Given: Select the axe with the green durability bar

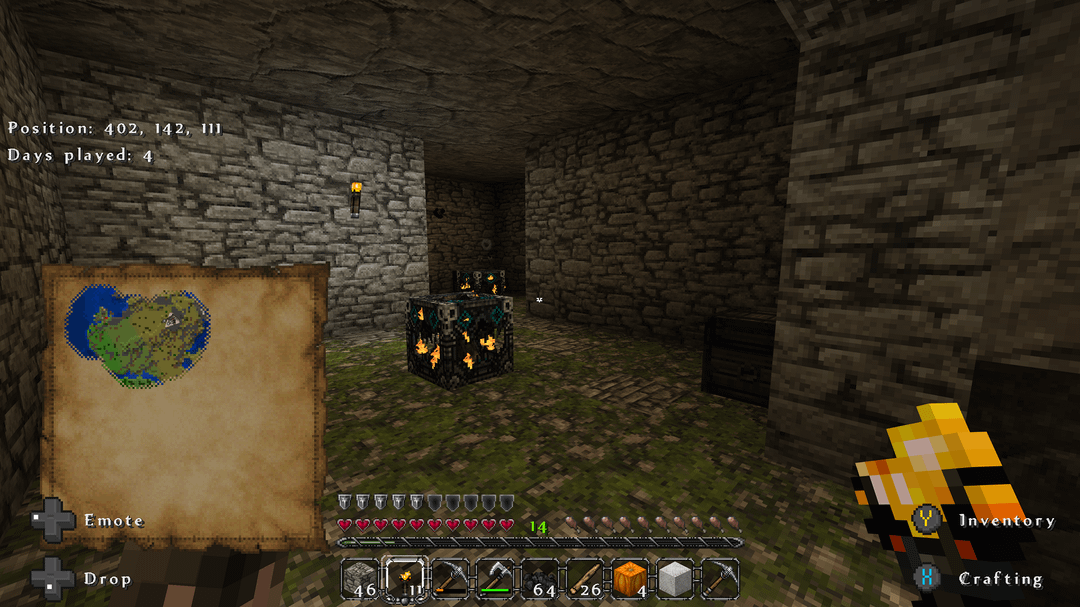Looking at the screenshot, I should 496,578.
